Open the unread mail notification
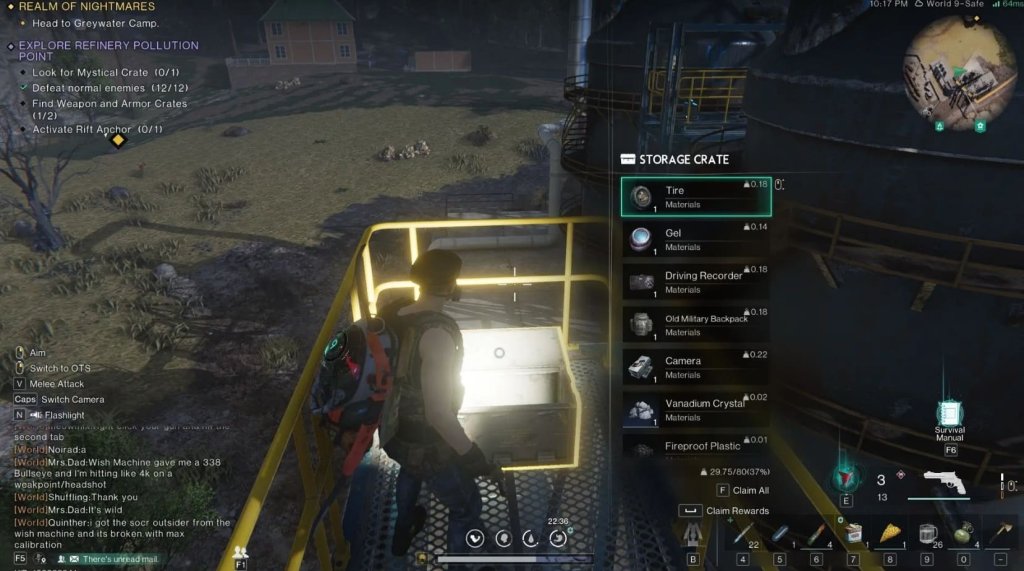Screen dimensions: 1024x571 [113, 559]
